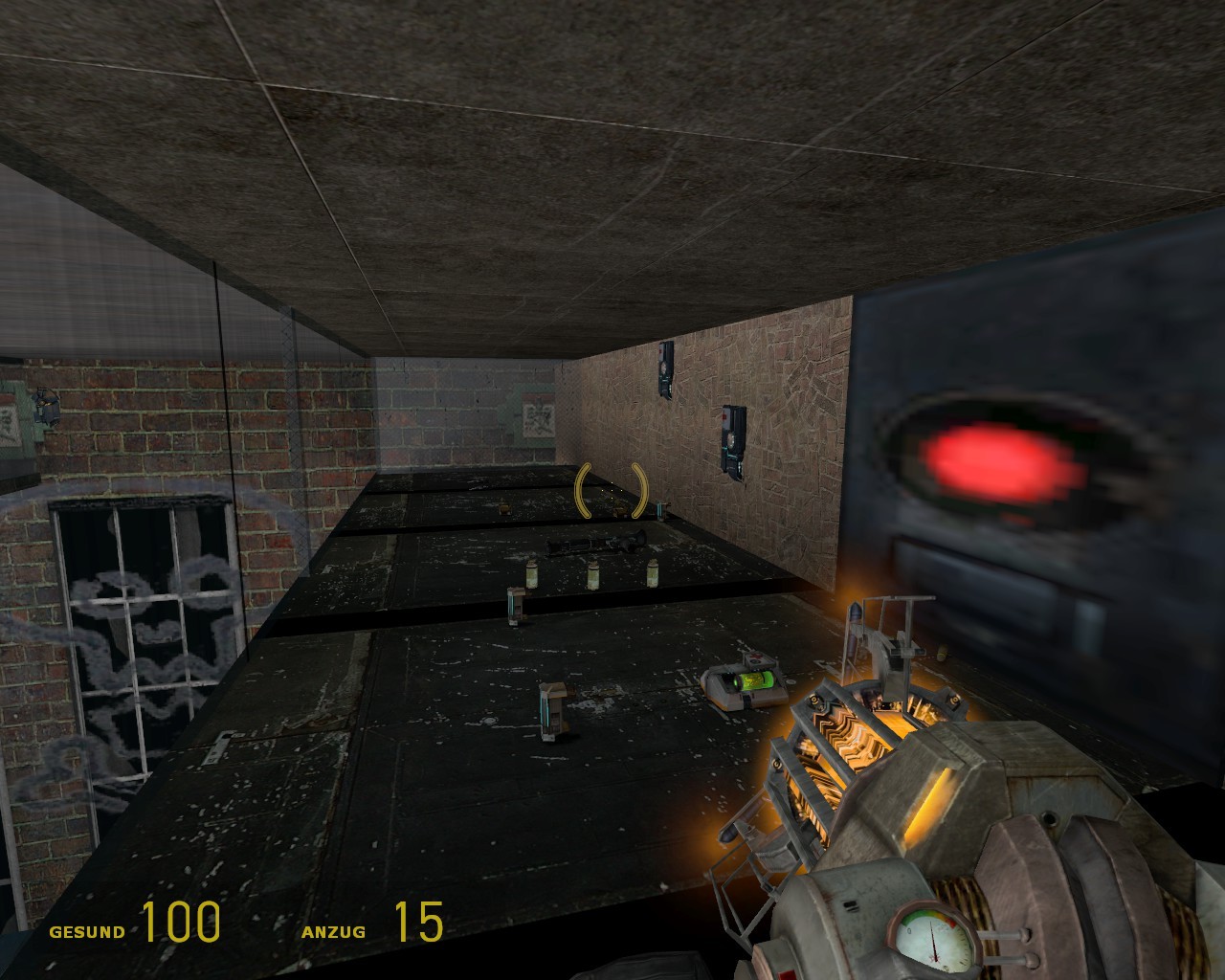Click the red needle on the gravity gun gauge

(933, 941)
